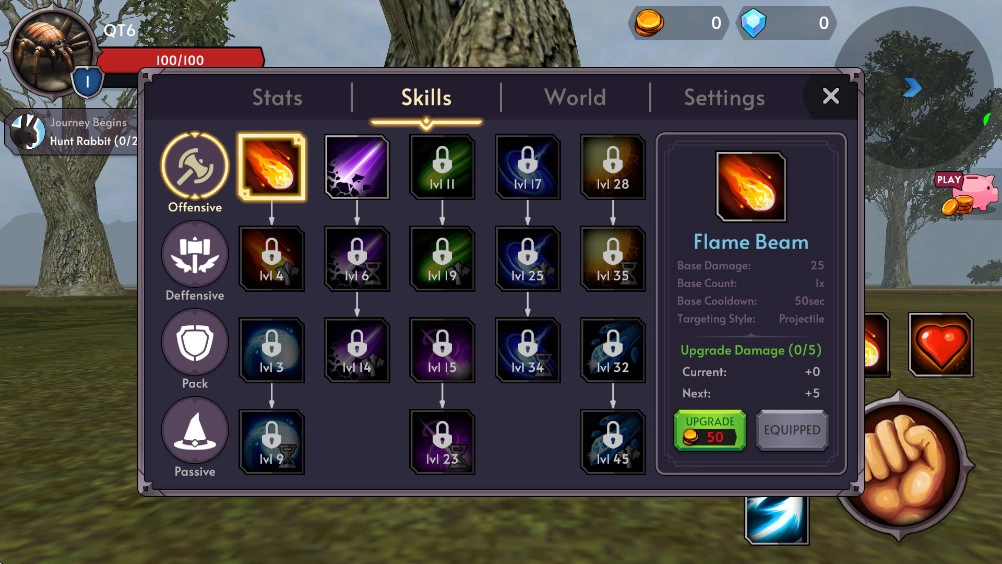Image resolution: width=1002 pixels, height=564 pixels.
Task: Select the Flame Beam skill in the grid
Action: pyautogui.click(x=271, y=167)
